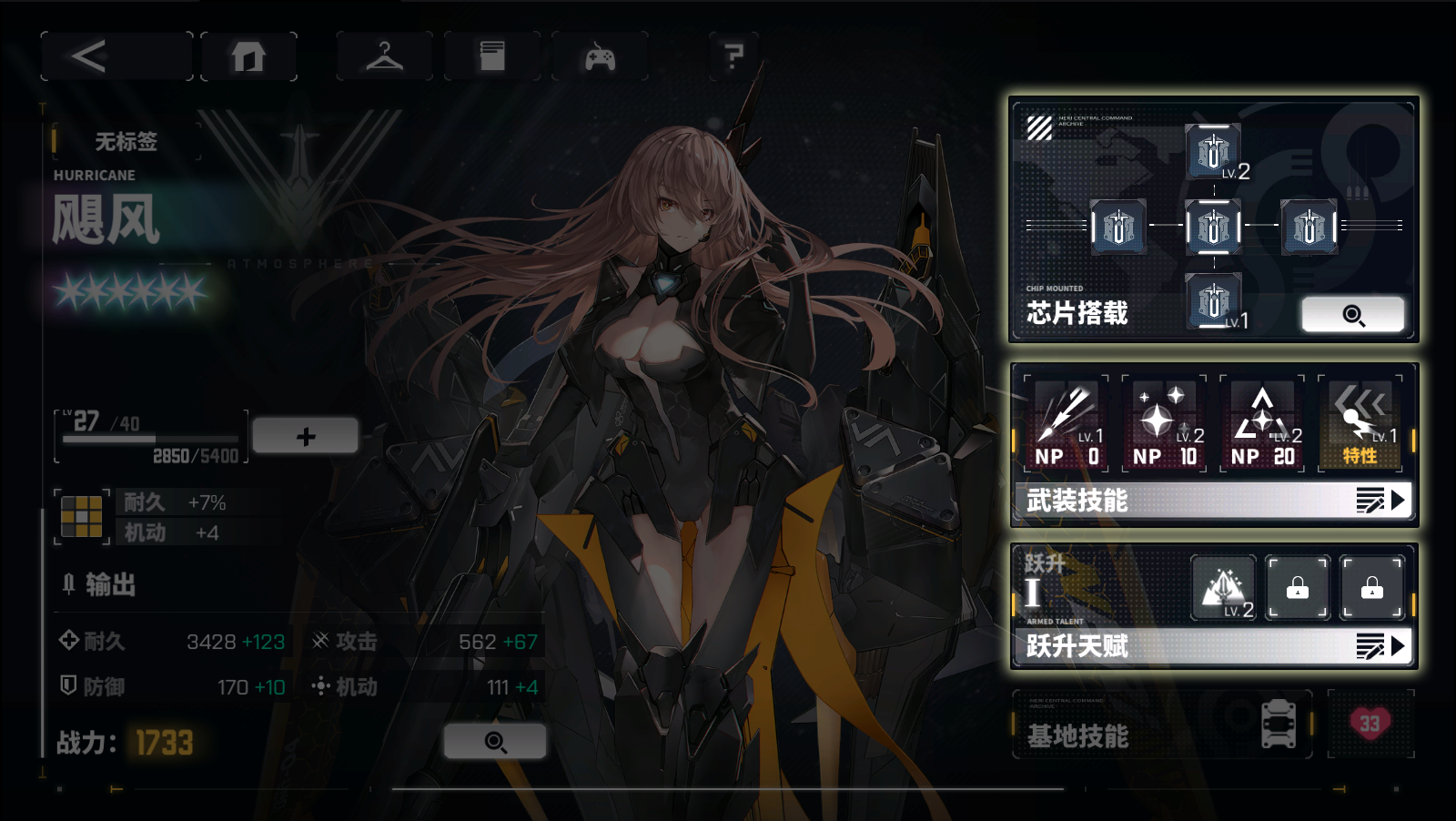This screenshot has width=1456, height=821.
Task: Select the hanger wardrobe icon at the top
Action: [x=384, y=55]
